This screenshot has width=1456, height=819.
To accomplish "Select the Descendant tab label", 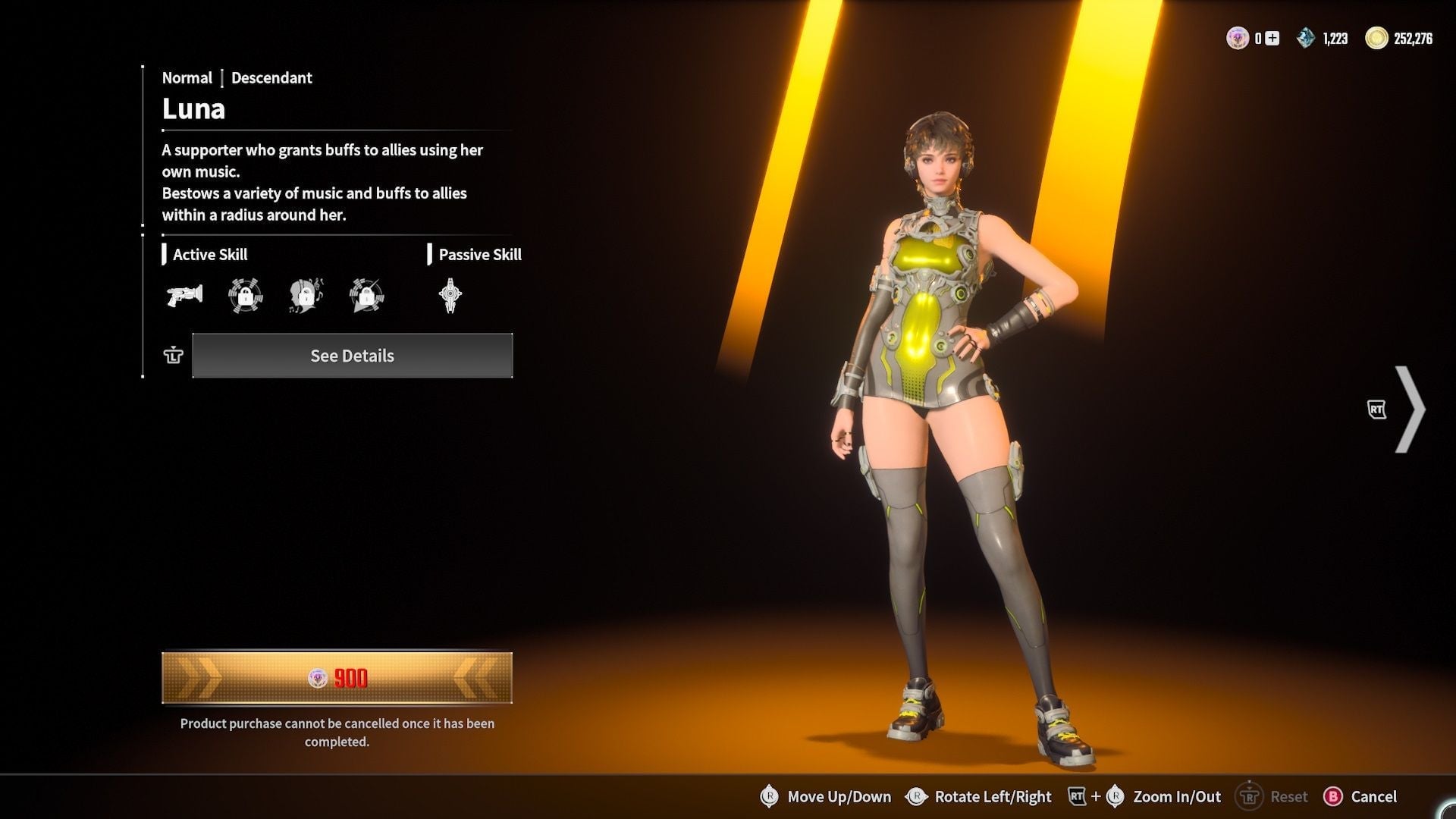I will [271, 77].
